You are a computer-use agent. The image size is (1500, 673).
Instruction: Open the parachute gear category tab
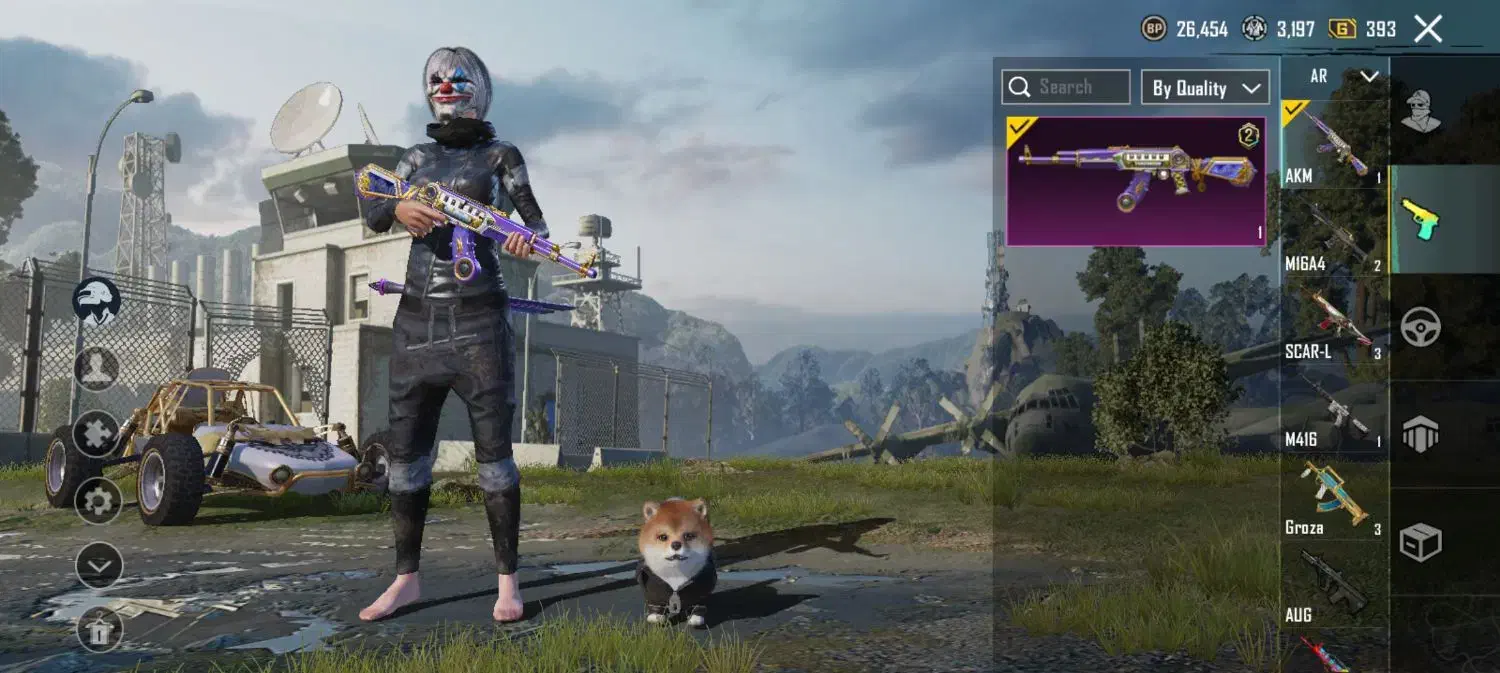point(1420,434)
